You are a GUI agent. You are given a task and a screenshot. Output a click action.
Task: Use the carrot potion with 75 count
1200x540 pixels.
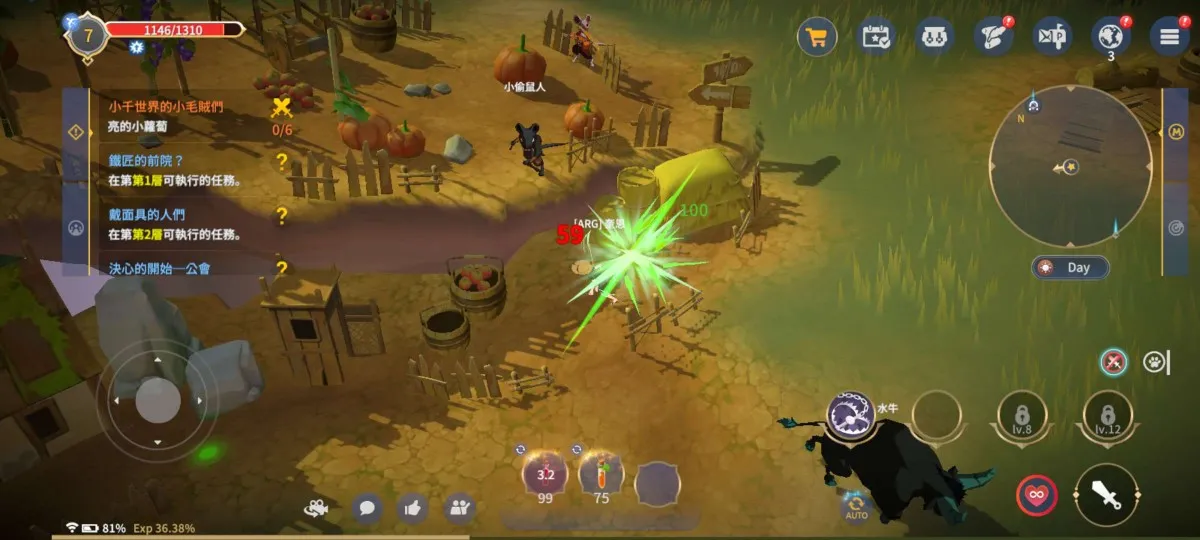[x=601, y=474]
